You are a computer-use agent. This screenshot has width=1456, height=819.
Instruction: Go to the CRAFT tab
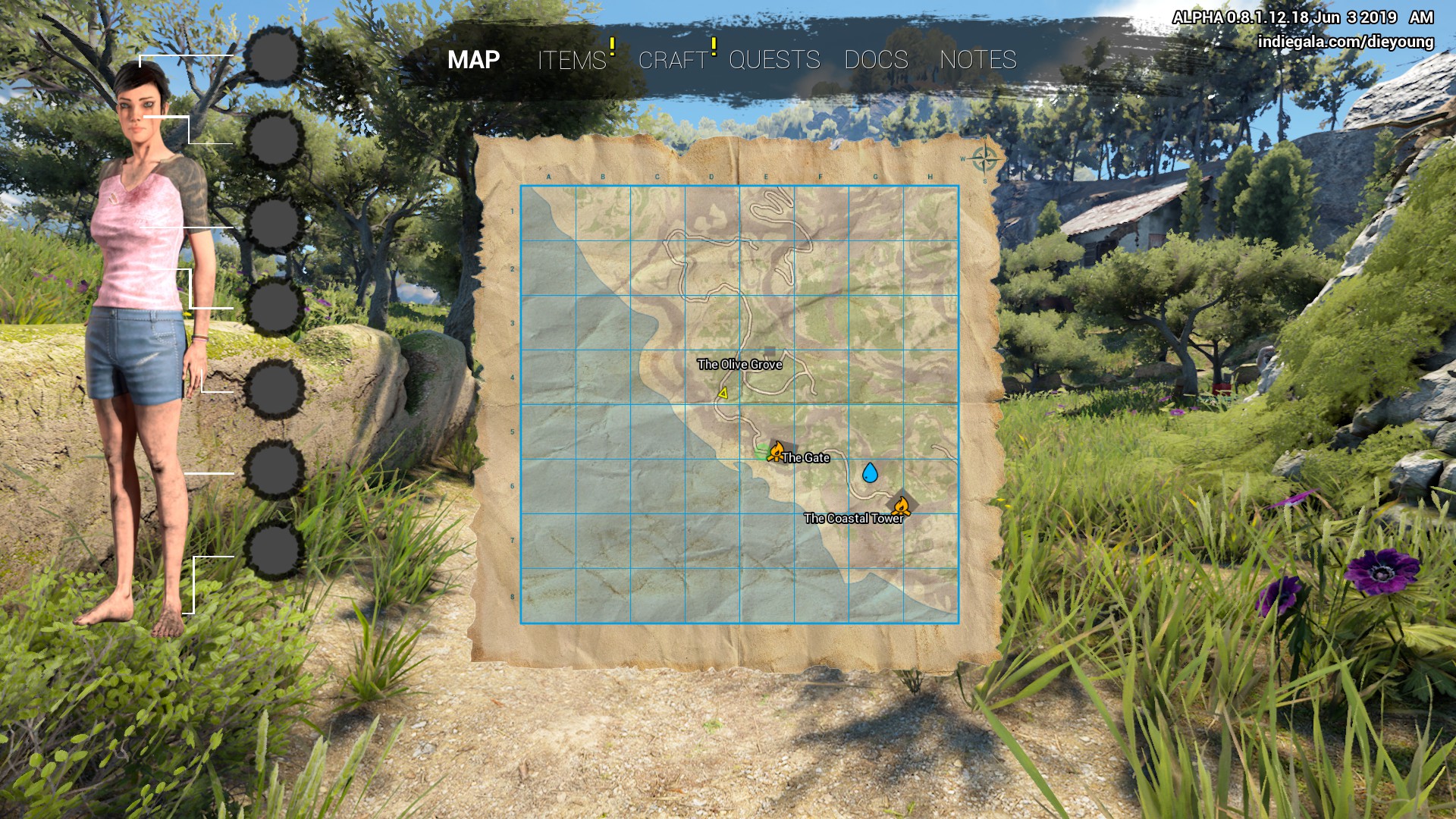(673, 60)
